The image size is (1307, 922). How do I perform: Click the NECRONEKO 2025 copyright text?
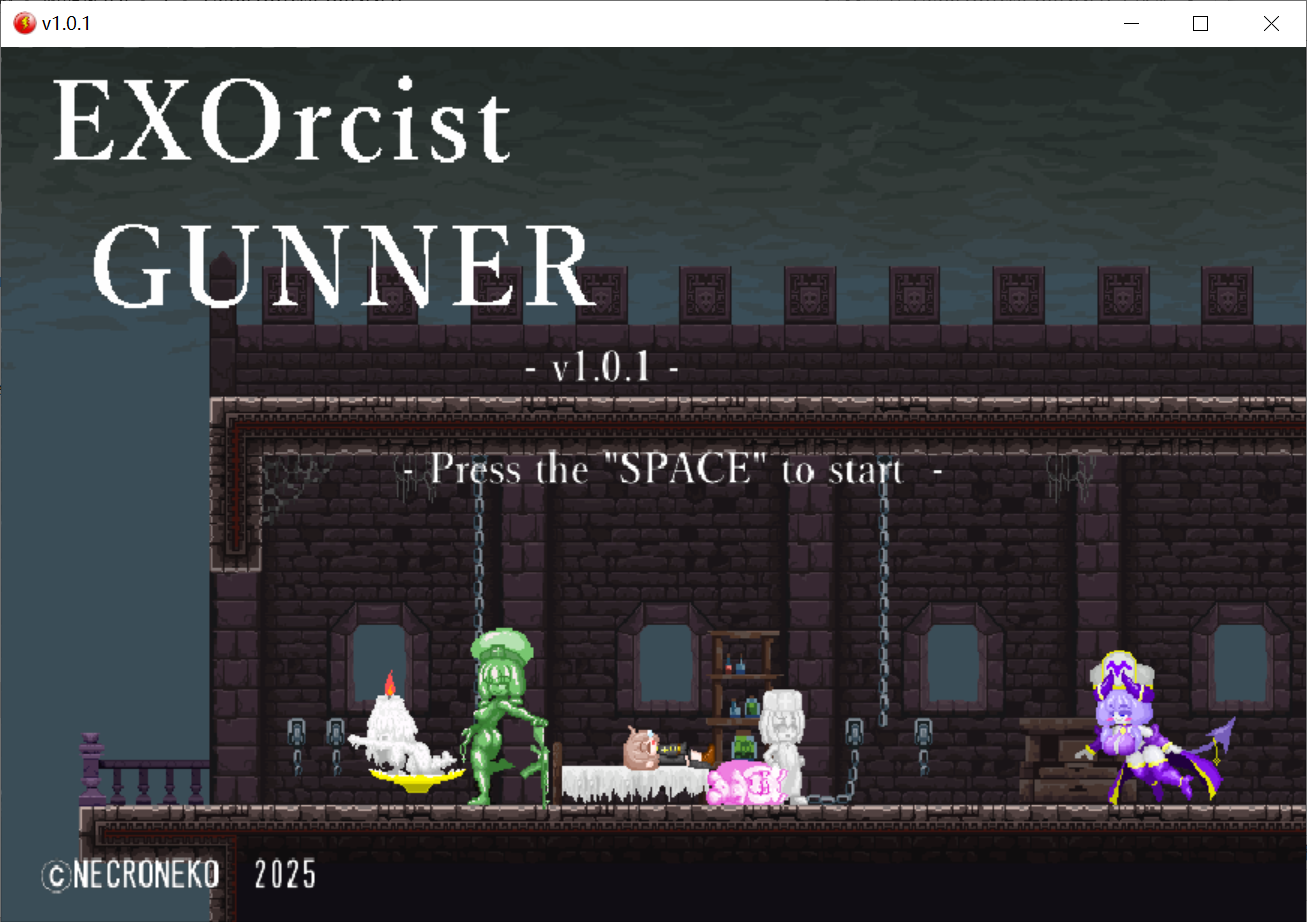click(175, 874)
